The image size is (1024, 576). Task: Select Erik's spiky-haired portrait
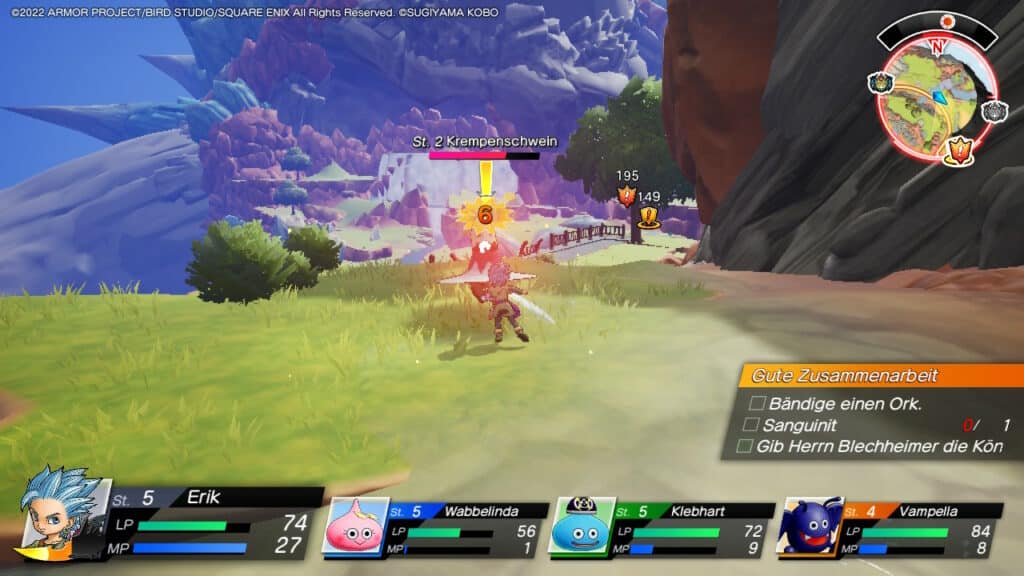pos(60,510)
